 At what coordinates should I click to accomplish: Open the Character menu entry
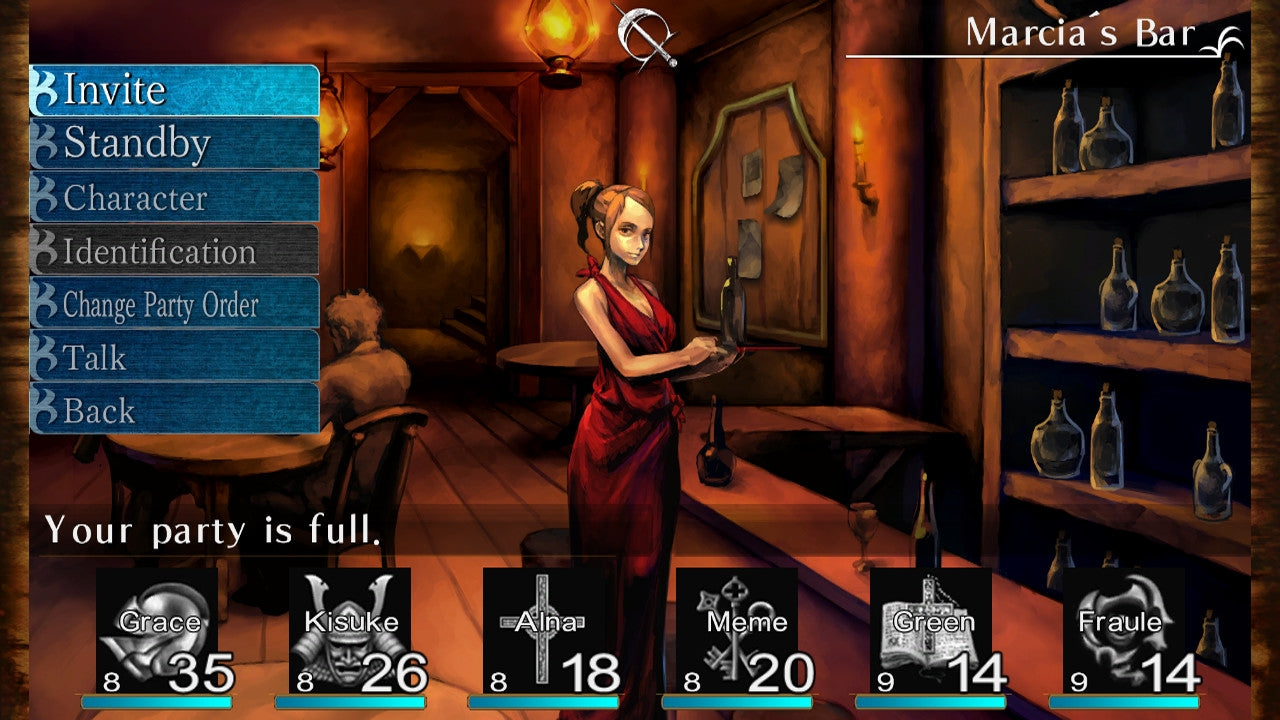point(140,197)
